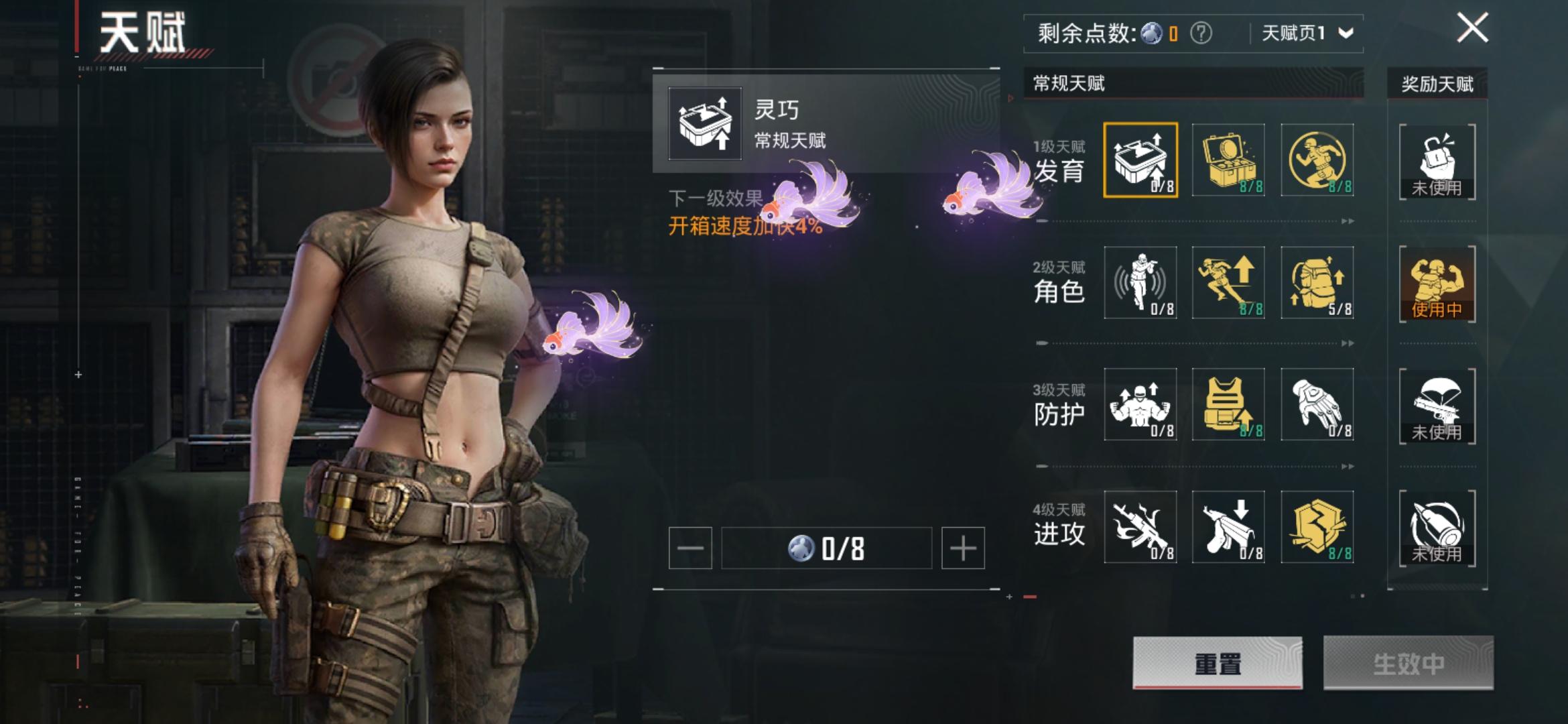Close the talent screen
This screenshot has width=1568, height=724.
[x=1472, y=29]
